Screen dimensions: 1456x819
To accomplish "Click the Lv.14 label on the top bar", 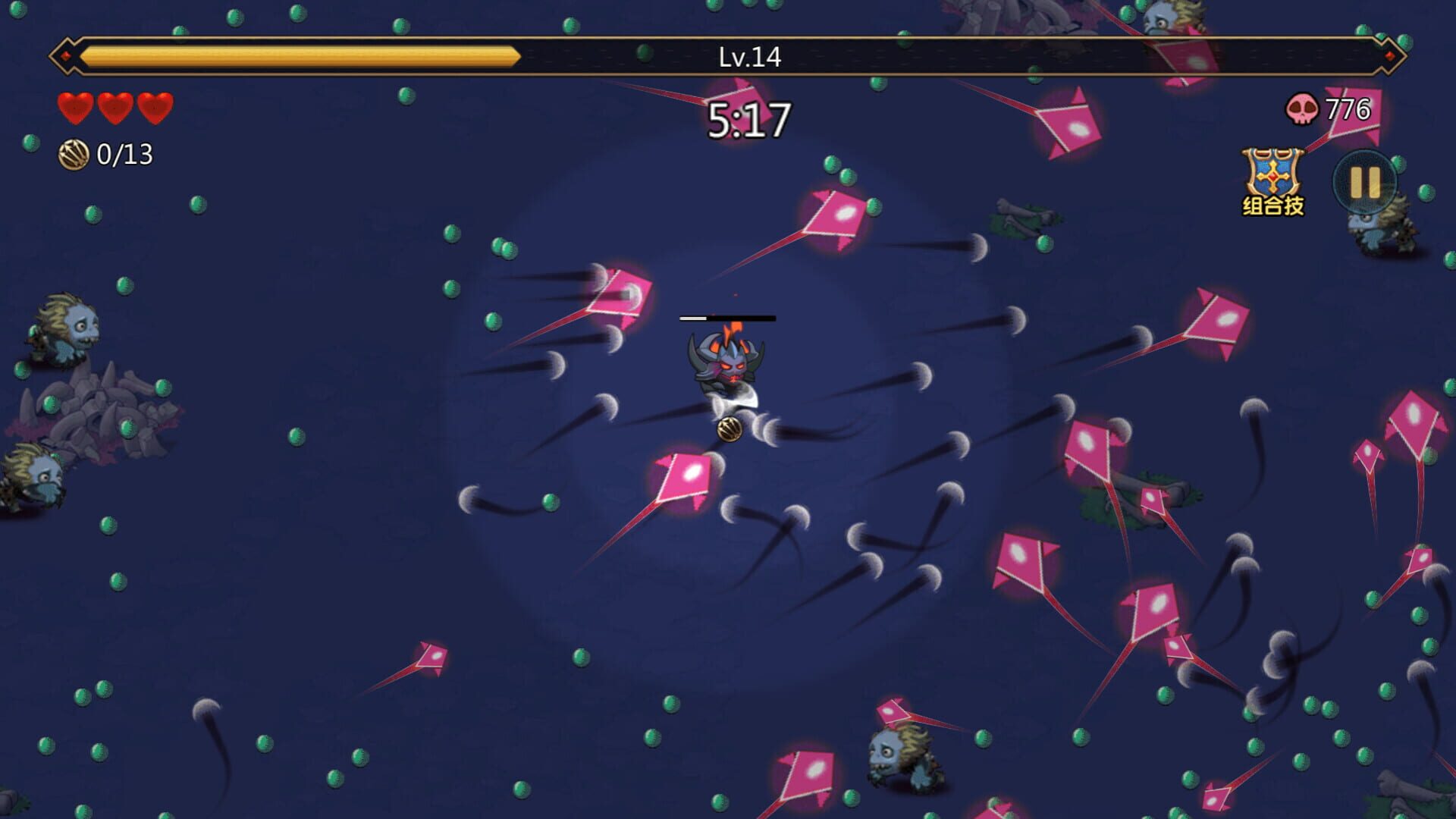I will pos(751,54).
